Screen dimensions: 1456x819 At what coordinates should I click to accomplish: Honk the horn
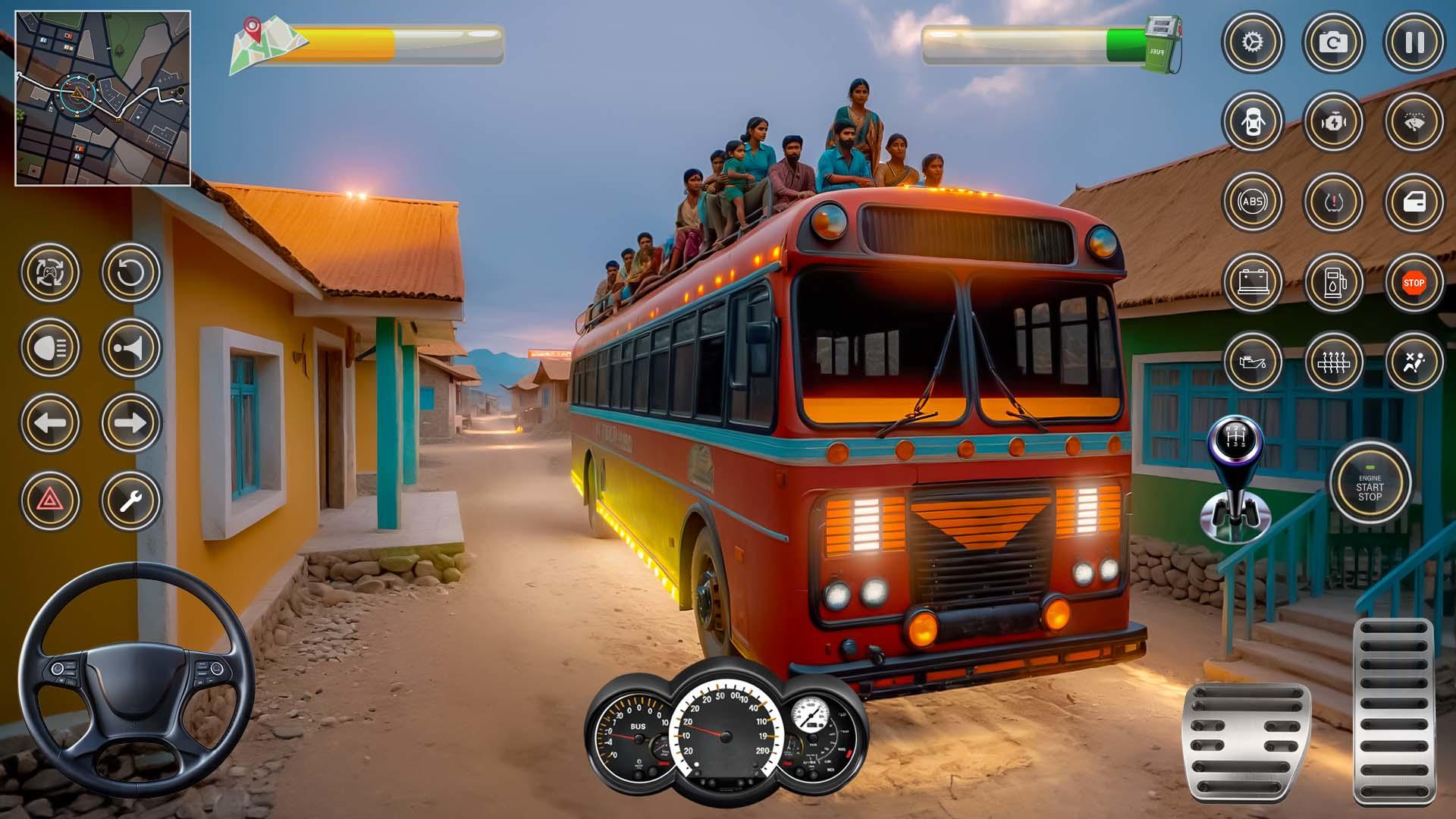[x=130, y=347]
